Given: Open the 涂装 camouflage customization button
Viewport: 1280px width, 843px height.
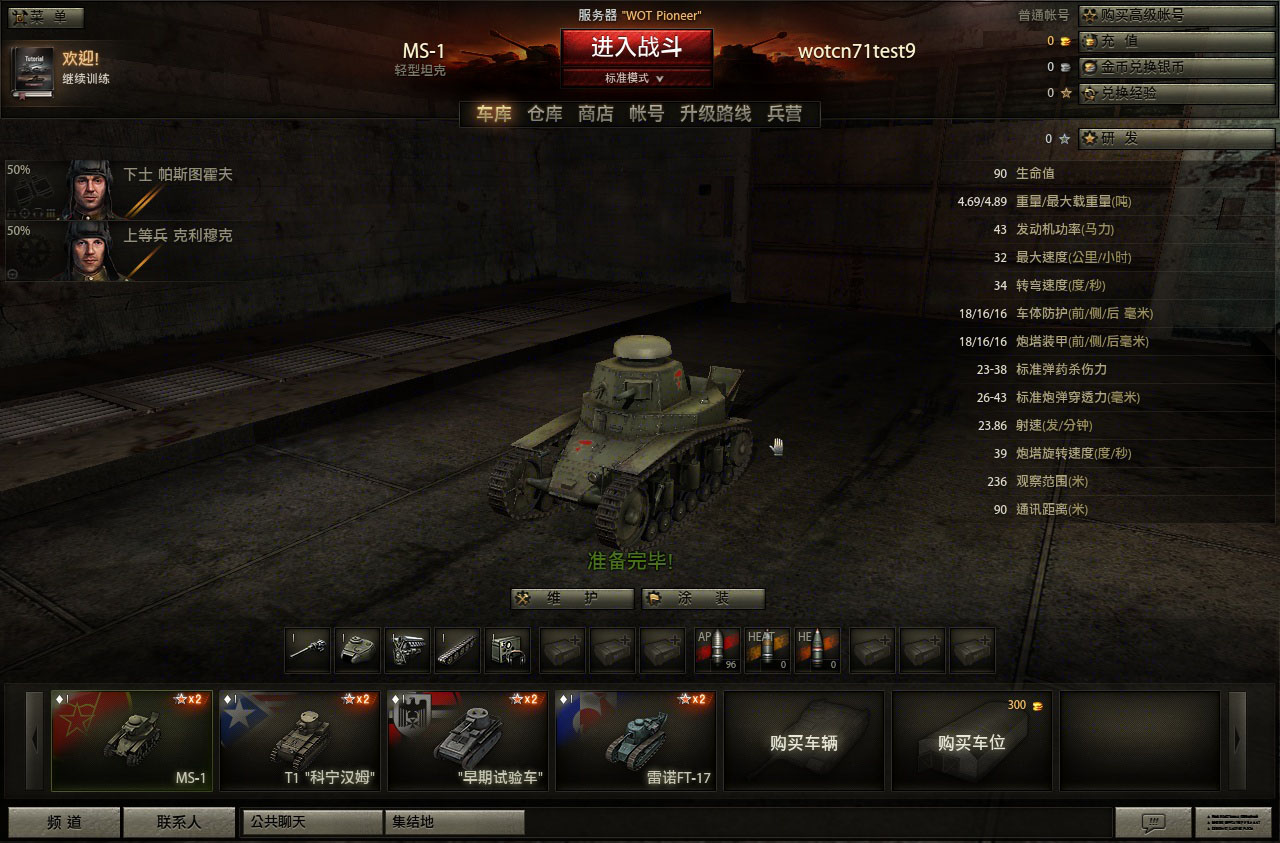Looking at the screenshot, I should tap(703, 599).
